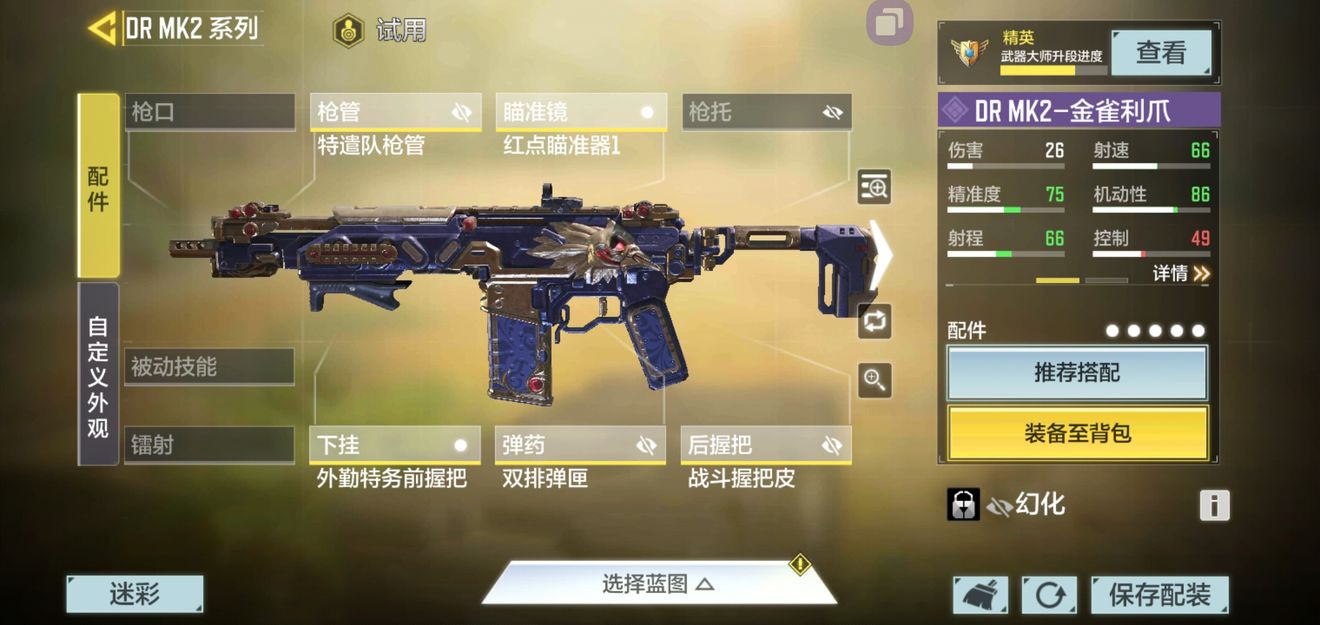Screen dimensions: 1320x625
Task: Click the circular arrow reset button
Action: [1049, 595]
